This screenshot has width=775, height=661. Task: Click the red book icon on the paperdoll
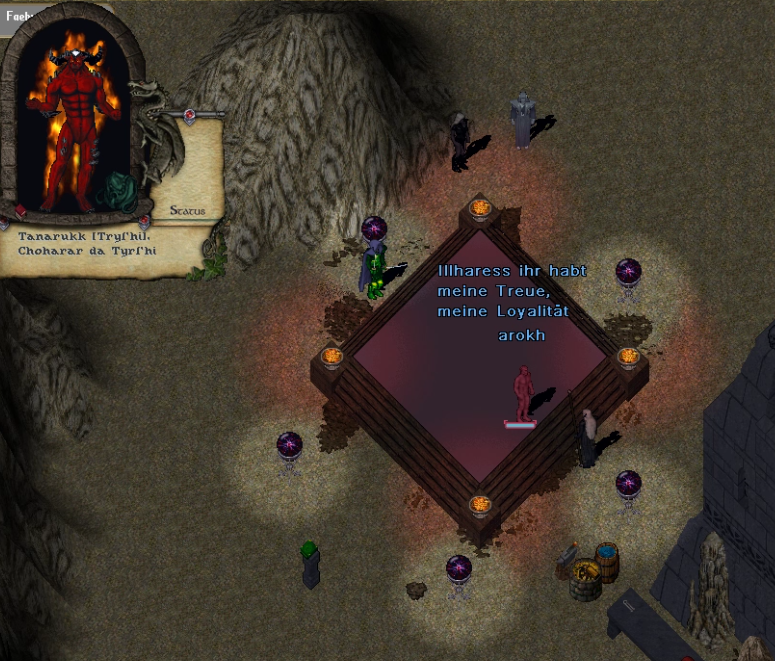pyautogui.click(x=21, y=211)
